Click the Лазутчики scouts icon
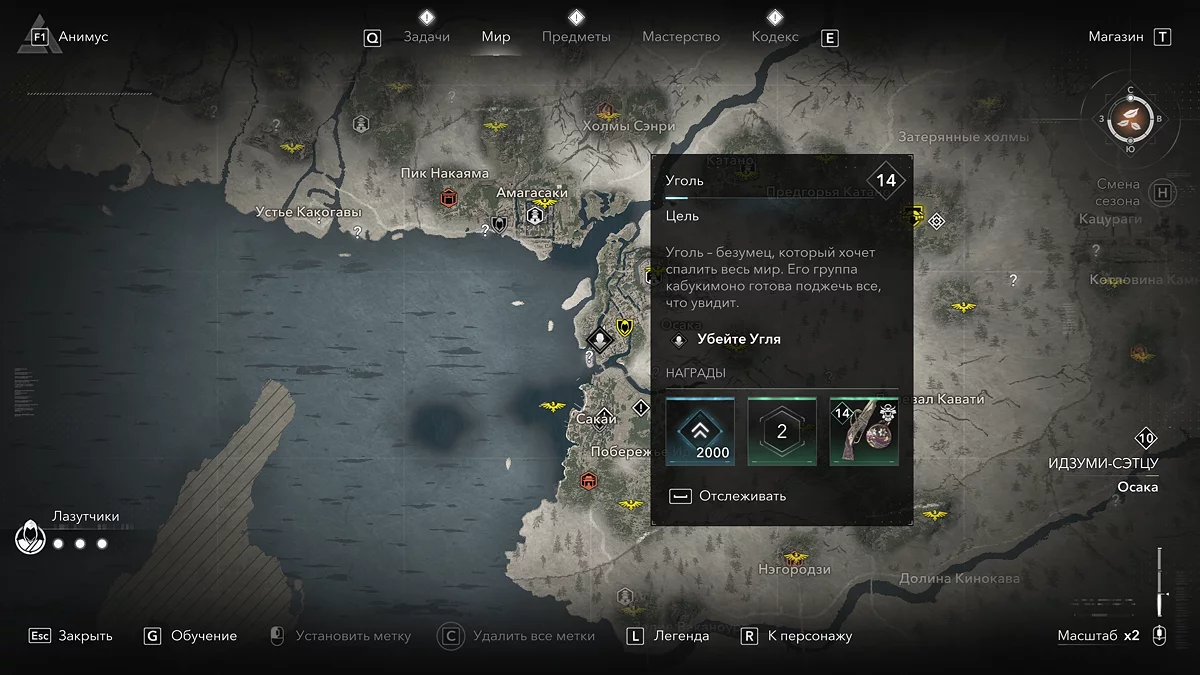1200x675 pixels. coord(30,540)
